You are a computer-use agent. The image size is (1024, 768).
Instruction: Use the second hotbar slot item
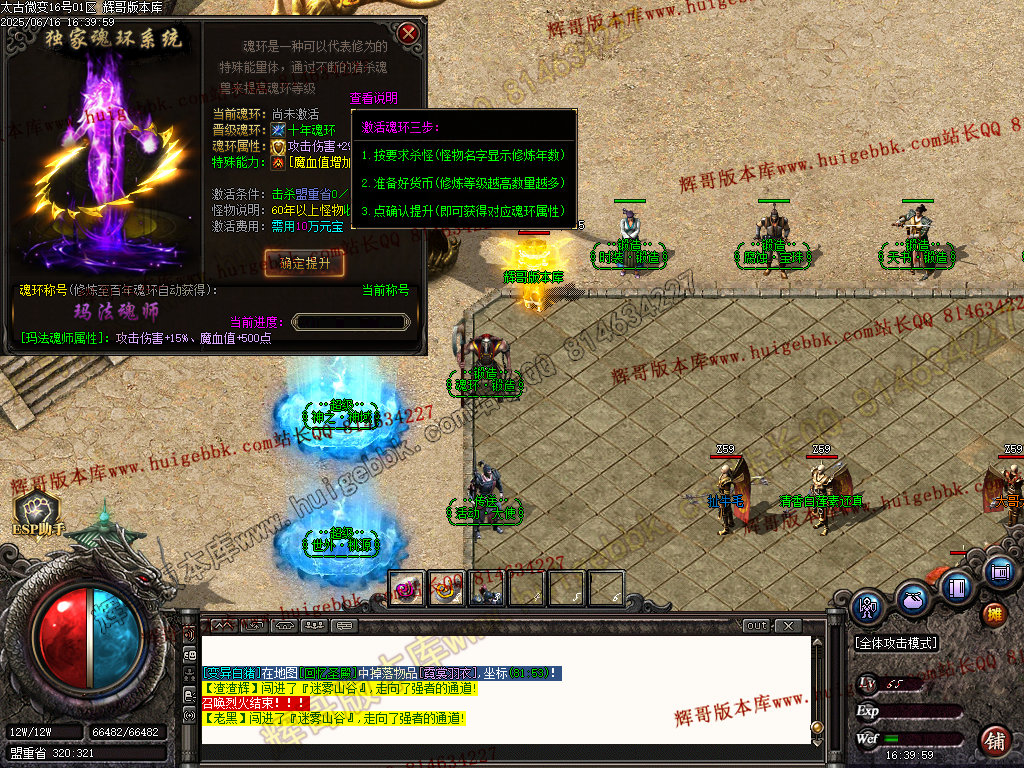pos(447,589)
